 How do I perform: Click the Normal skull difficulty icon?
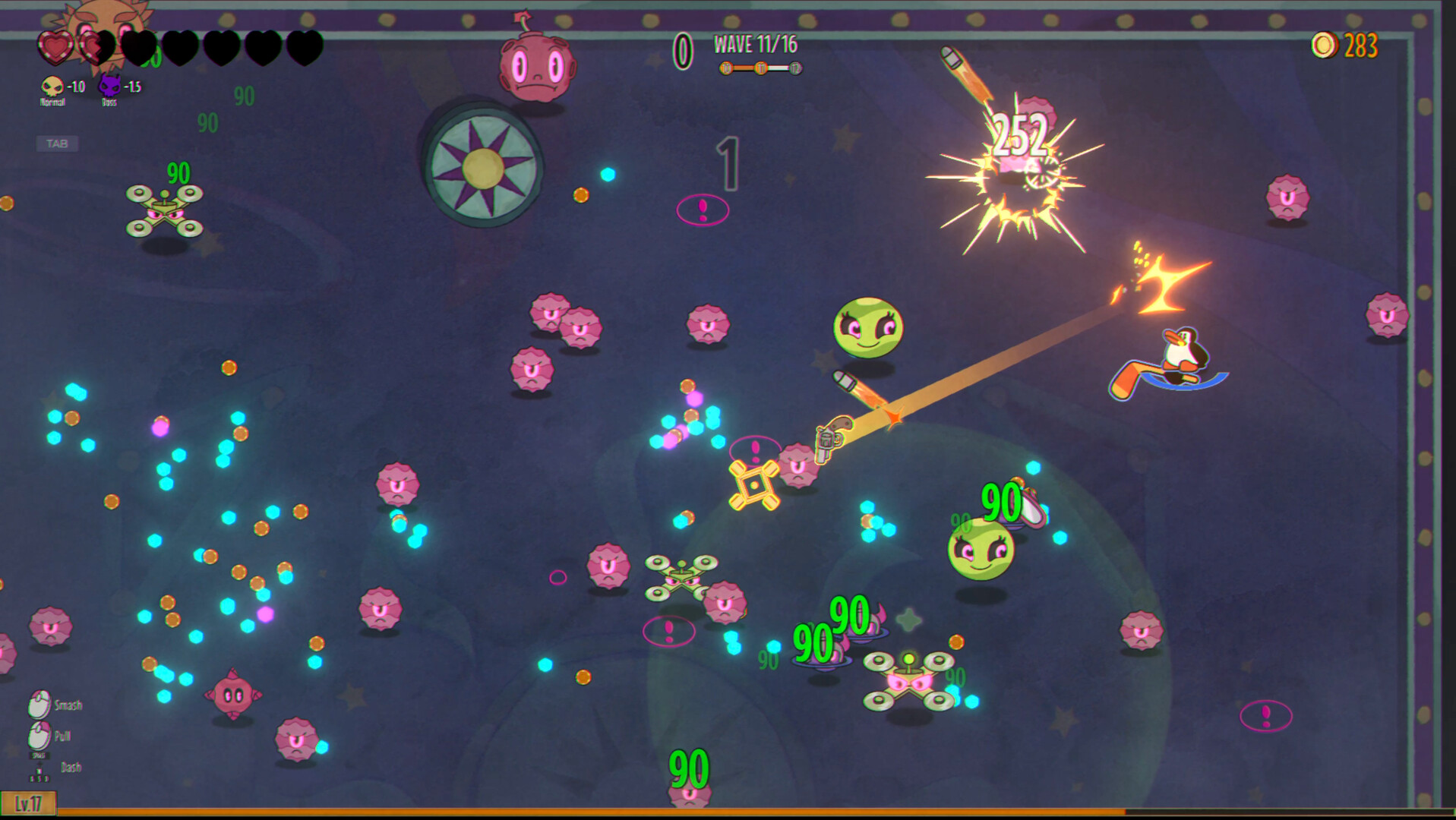(52, 87)
